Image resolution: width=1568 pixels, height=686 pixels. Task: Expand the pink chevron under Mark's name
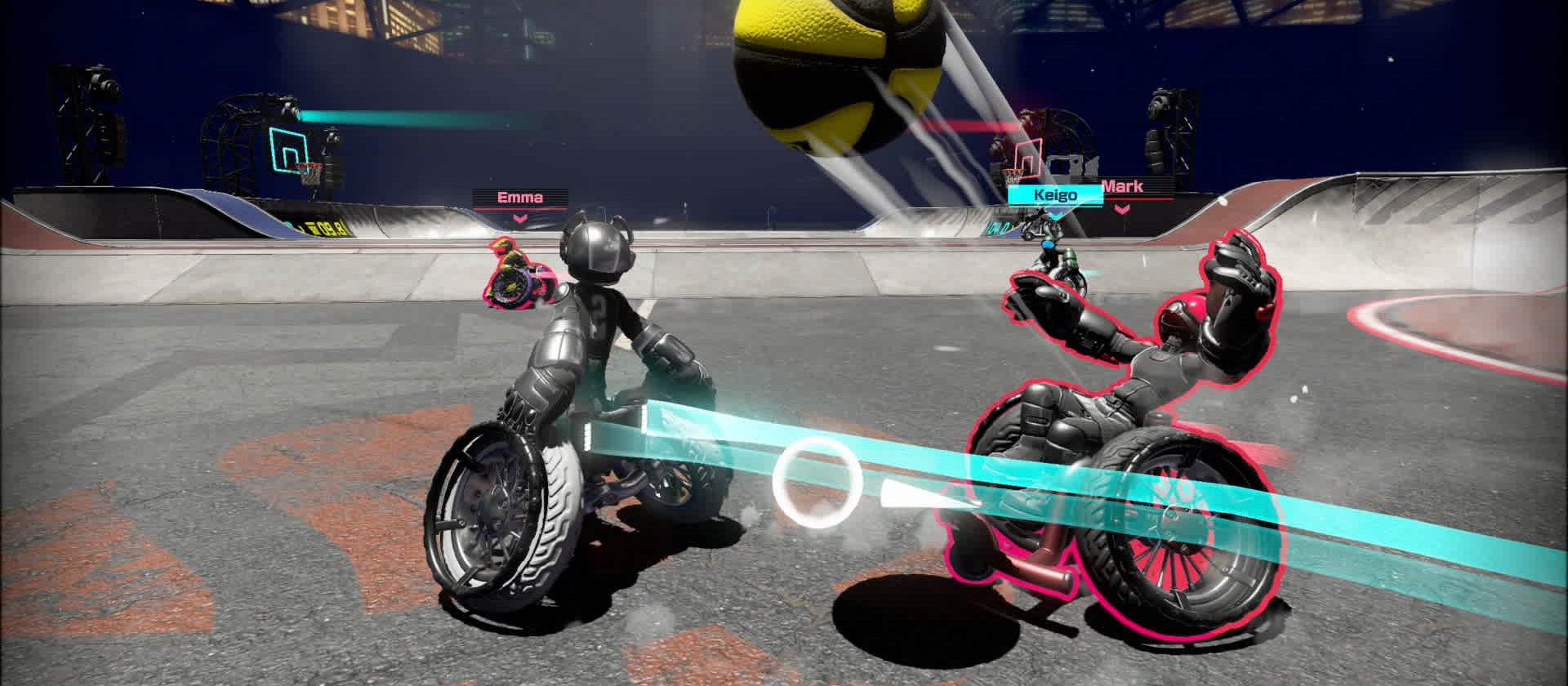point(1121,209)
